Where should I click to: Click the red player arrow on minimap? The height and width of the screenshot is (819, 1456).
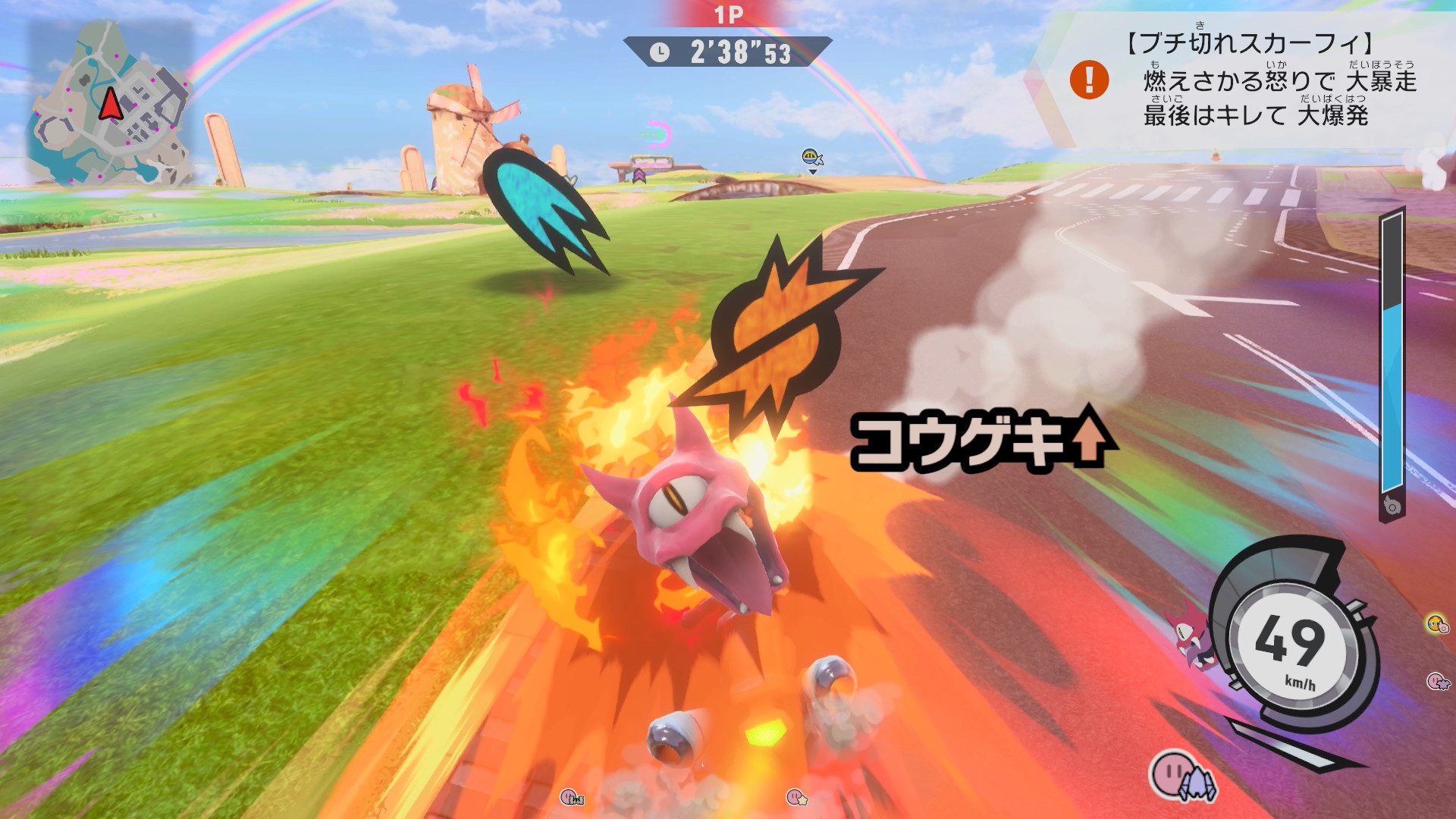tap(111, 105)
